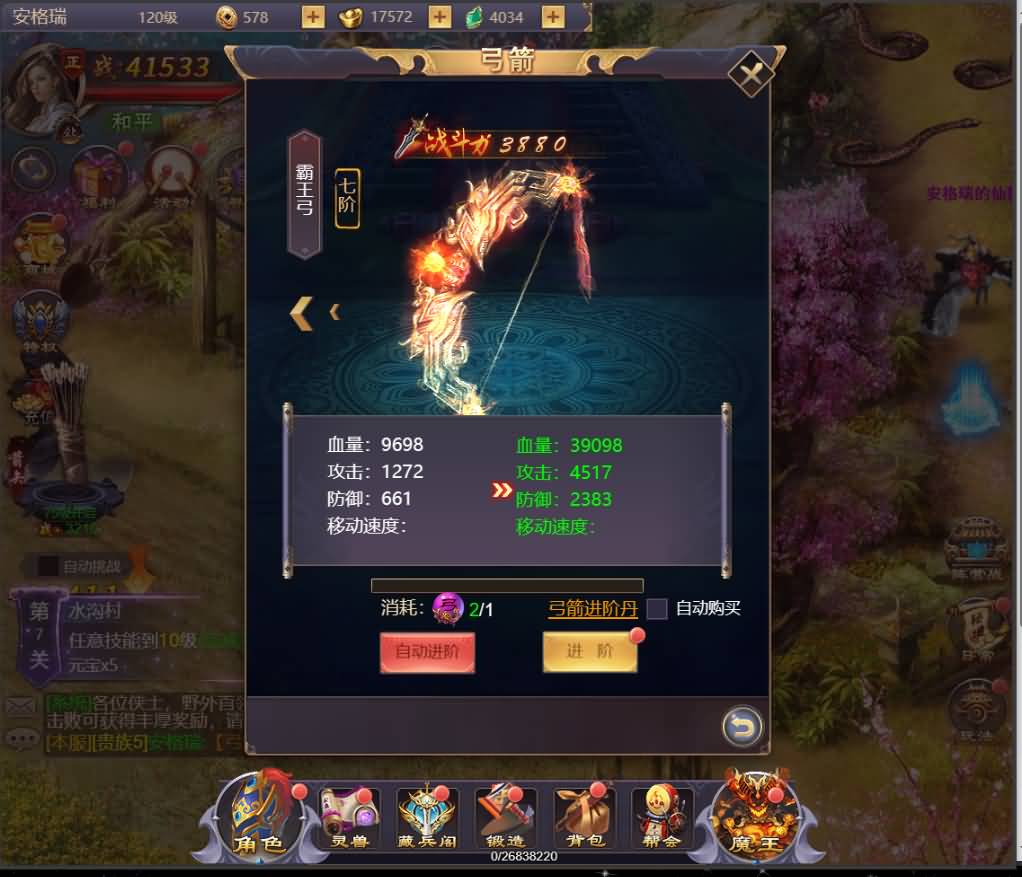The image size is (1022, 877).
Task: Click the gold 进阶 advance button
Action: 589,652
